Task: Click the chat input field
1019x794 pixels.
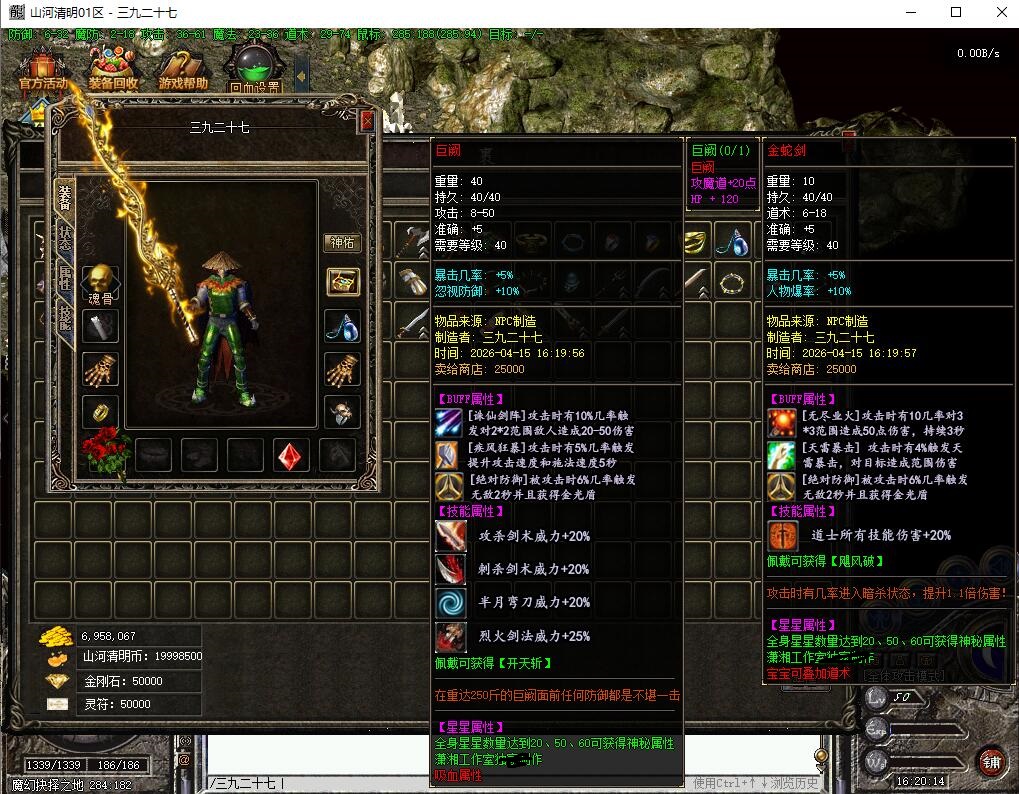Action: (500, 783)
